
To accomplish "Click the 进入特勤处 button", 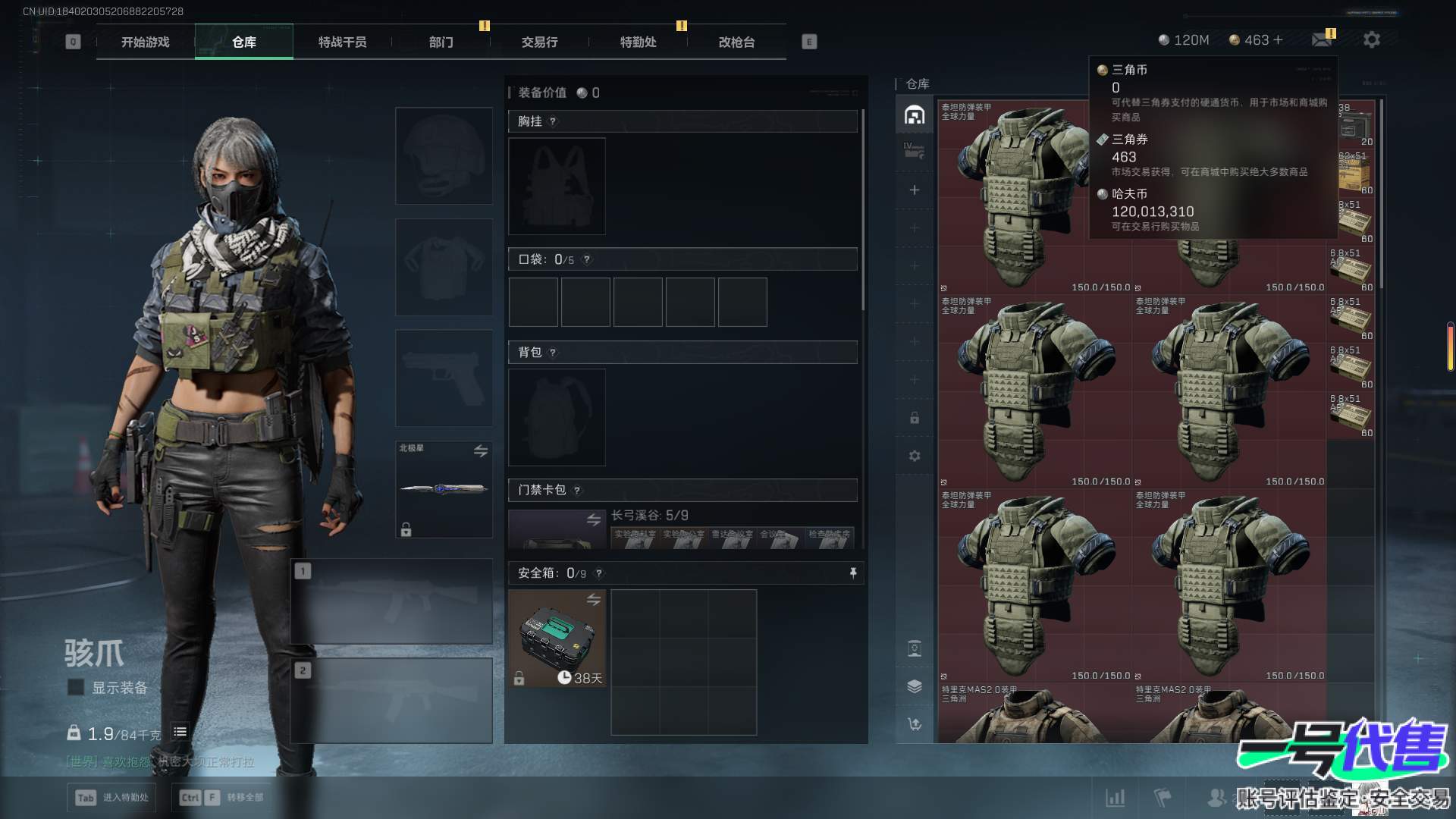I will 111,797.
